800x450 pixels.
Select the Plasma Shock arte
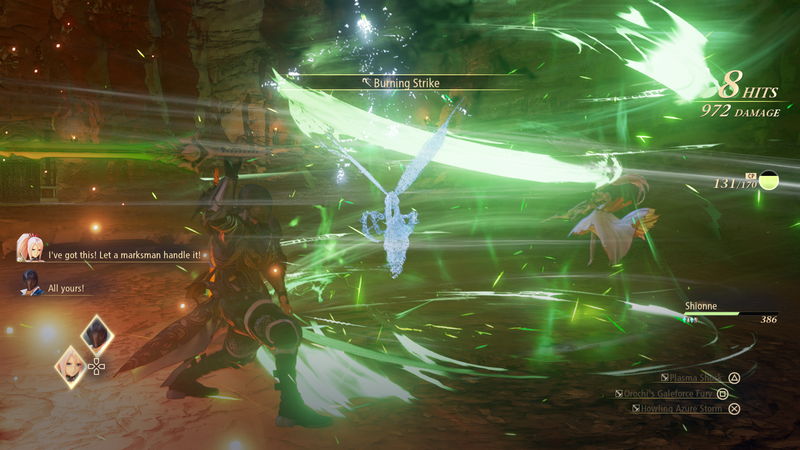click(x=697, y=378)
